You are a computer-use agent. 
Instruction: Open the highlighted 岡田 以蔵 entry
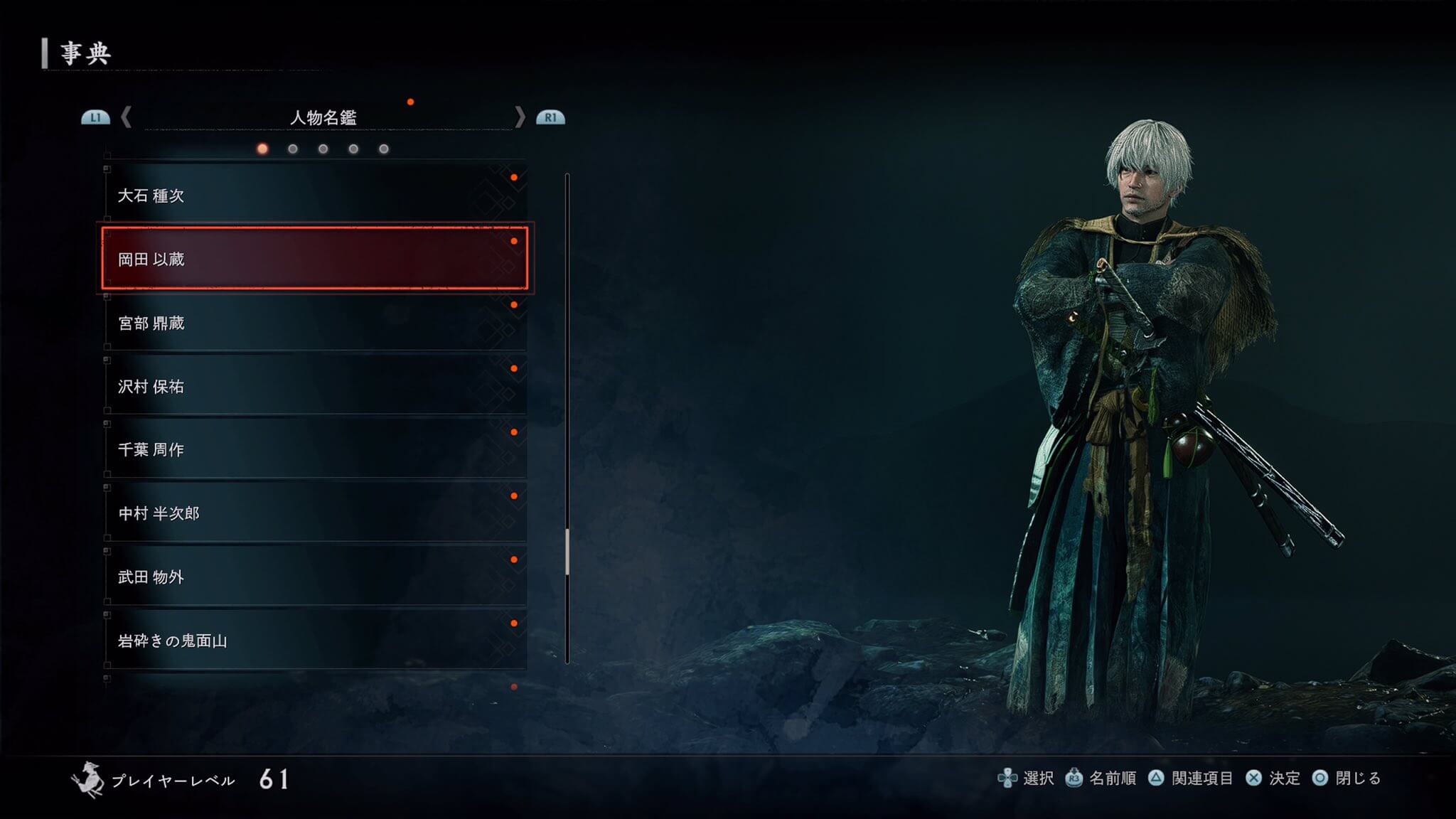point(314,259)
